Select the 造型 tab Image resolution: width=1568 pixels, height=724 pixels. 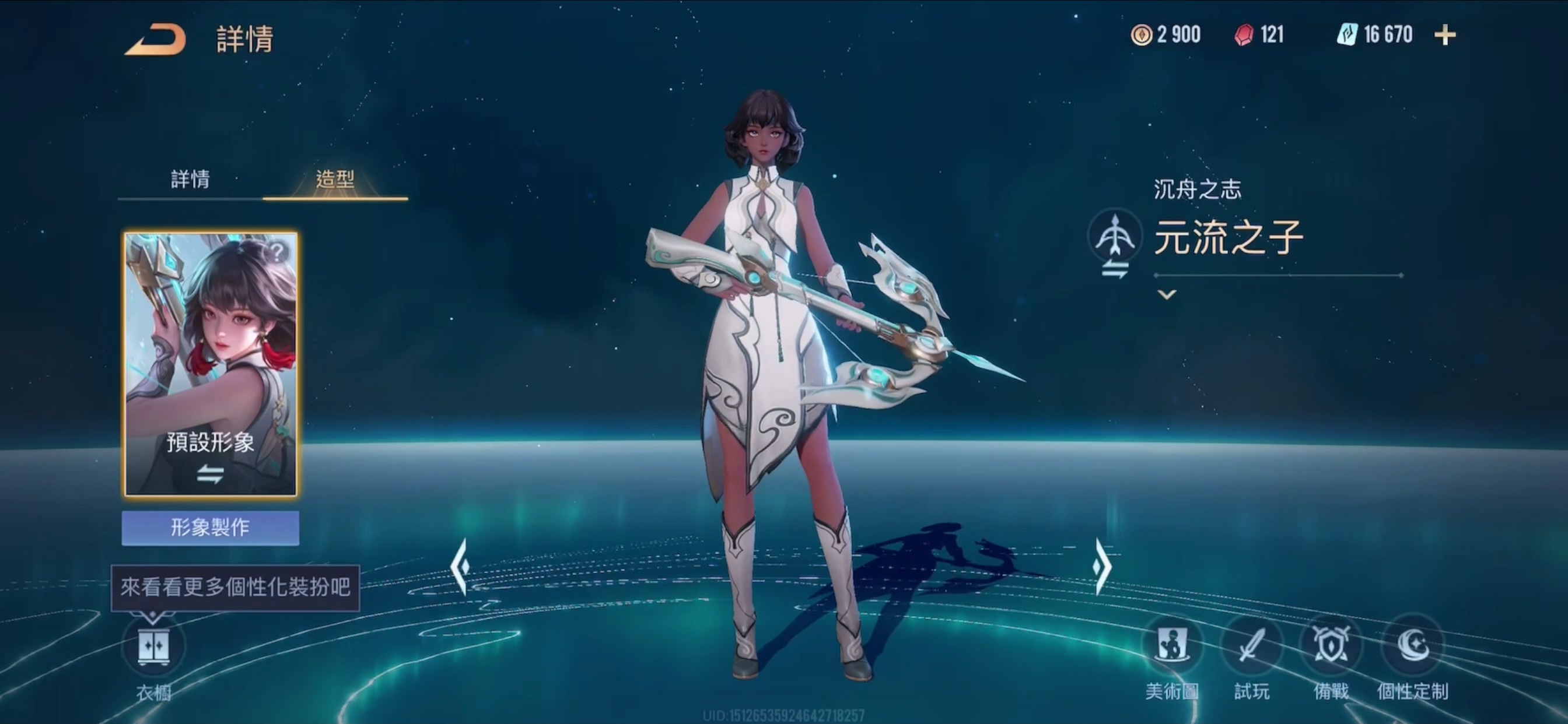(x=335, y=179)
